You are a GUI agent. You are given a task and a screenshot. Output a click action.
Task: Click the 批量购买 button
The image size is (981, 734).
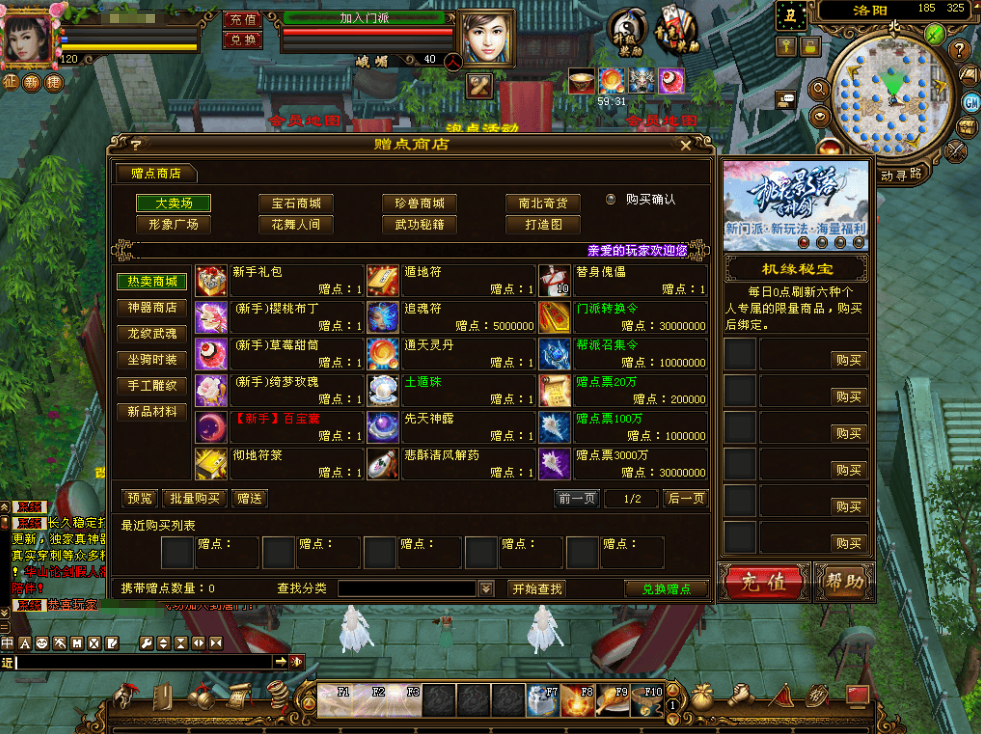click(194, 498)
